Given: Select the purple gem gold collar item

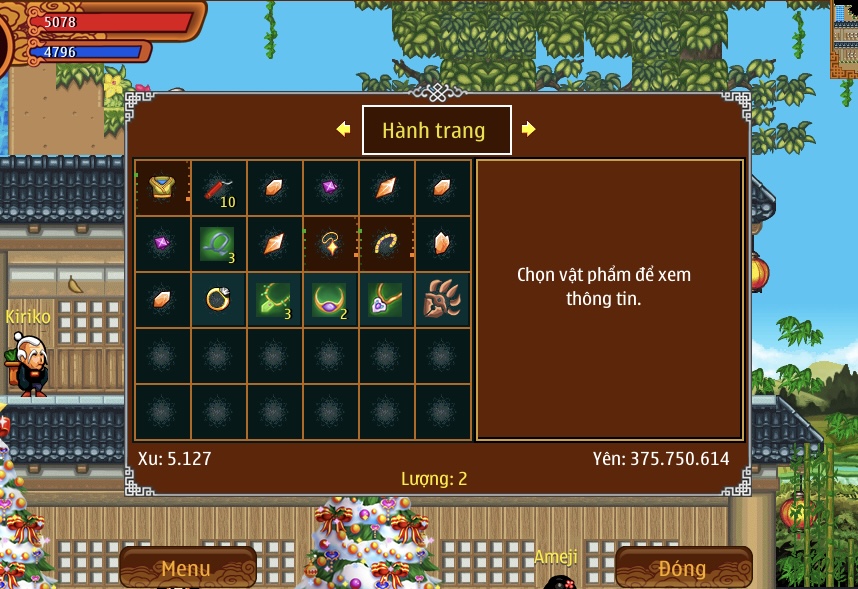Looking at the screenshot, I should pyautogui.click(x=330, y=300).
